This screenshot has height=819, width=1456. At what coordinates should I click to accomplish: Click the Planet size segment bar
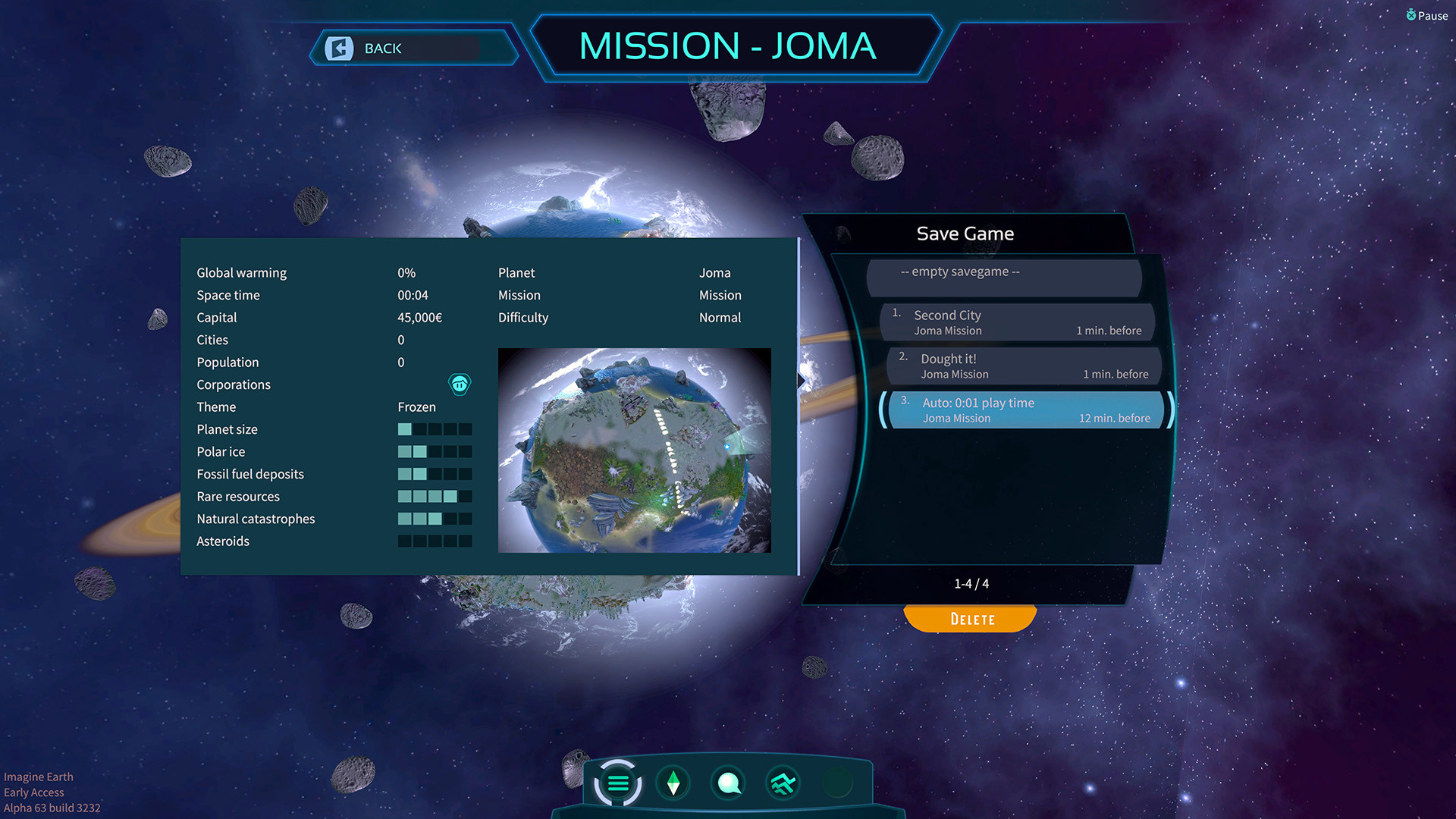pyautogui.click(x=434, y=429)
